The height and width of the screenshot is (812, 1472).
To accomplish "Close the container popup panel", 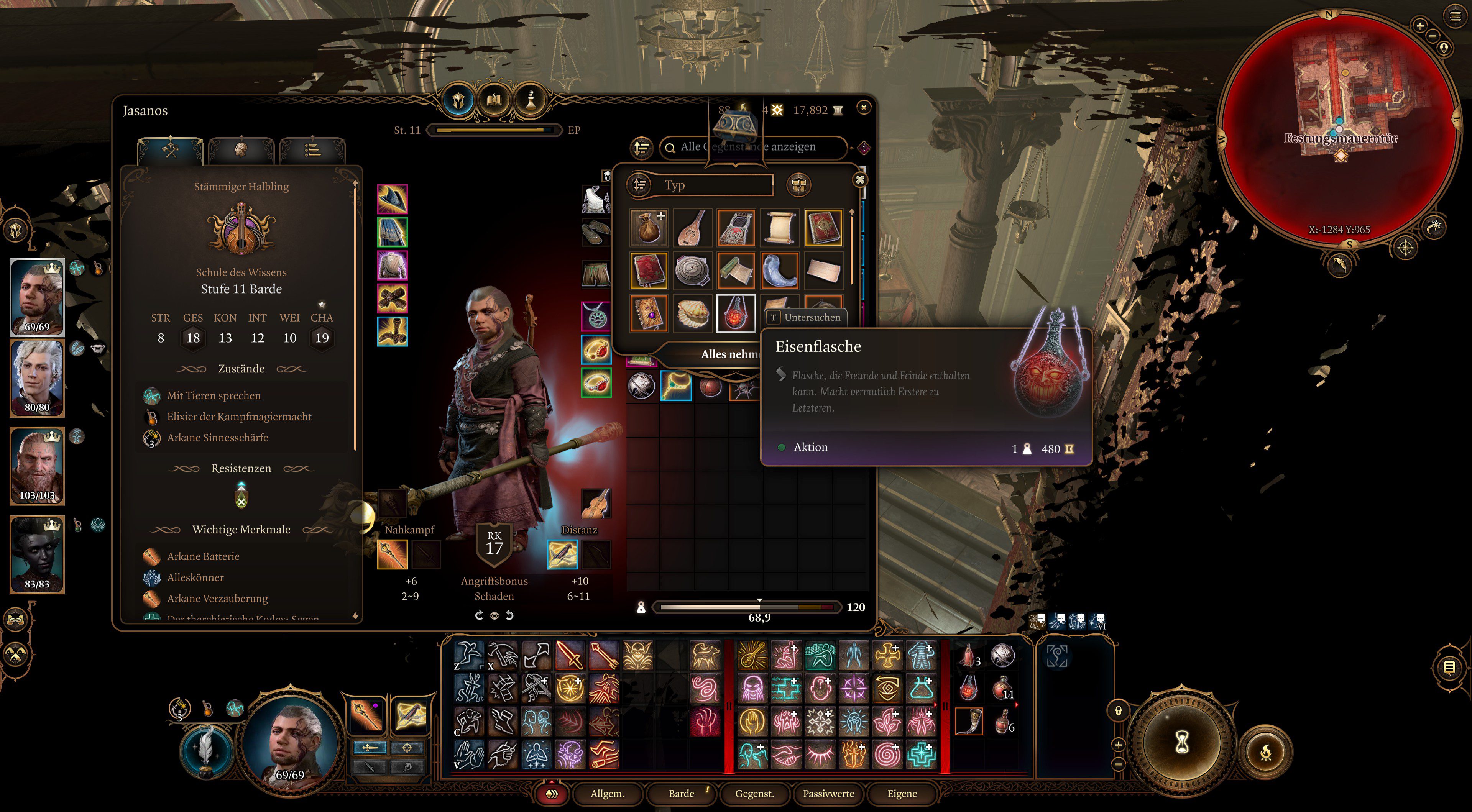I will click(x=859, y=180).
